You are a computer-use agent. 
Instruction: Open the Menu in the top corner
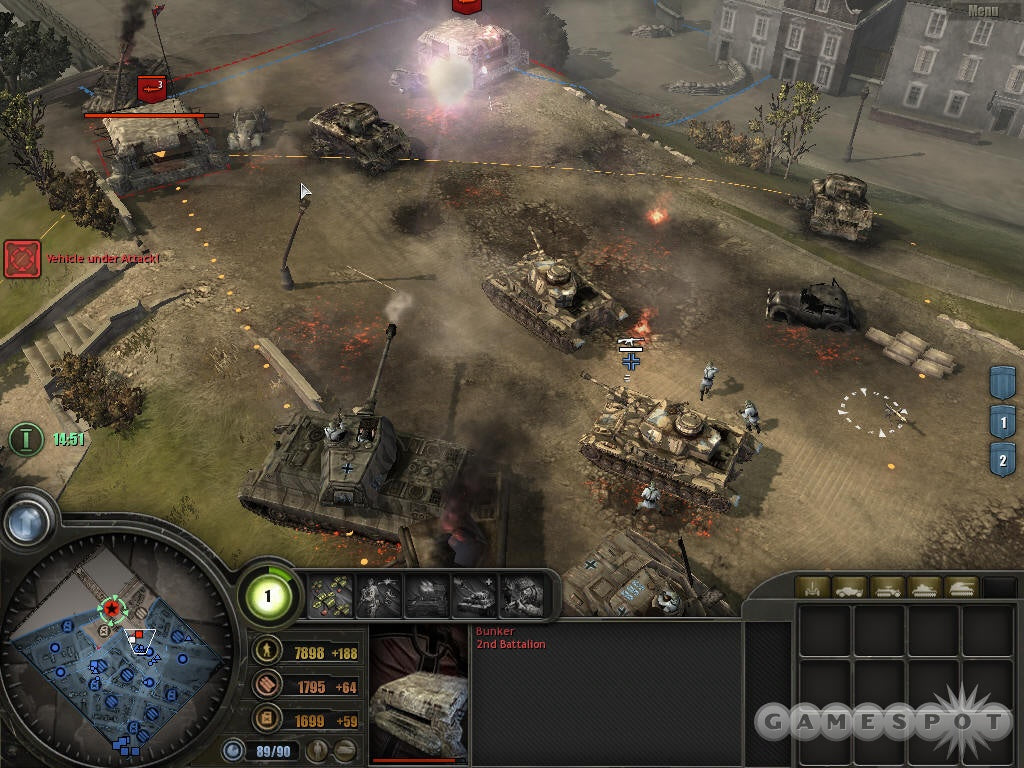[982, 10]
